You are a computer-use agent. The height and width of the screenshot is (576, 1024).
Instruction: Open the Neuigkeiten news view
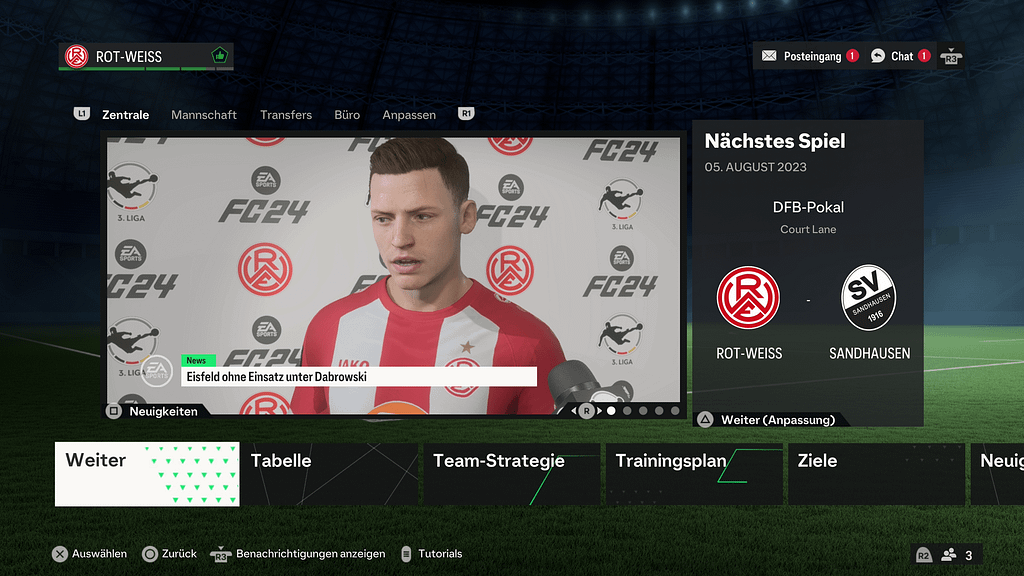155,411
